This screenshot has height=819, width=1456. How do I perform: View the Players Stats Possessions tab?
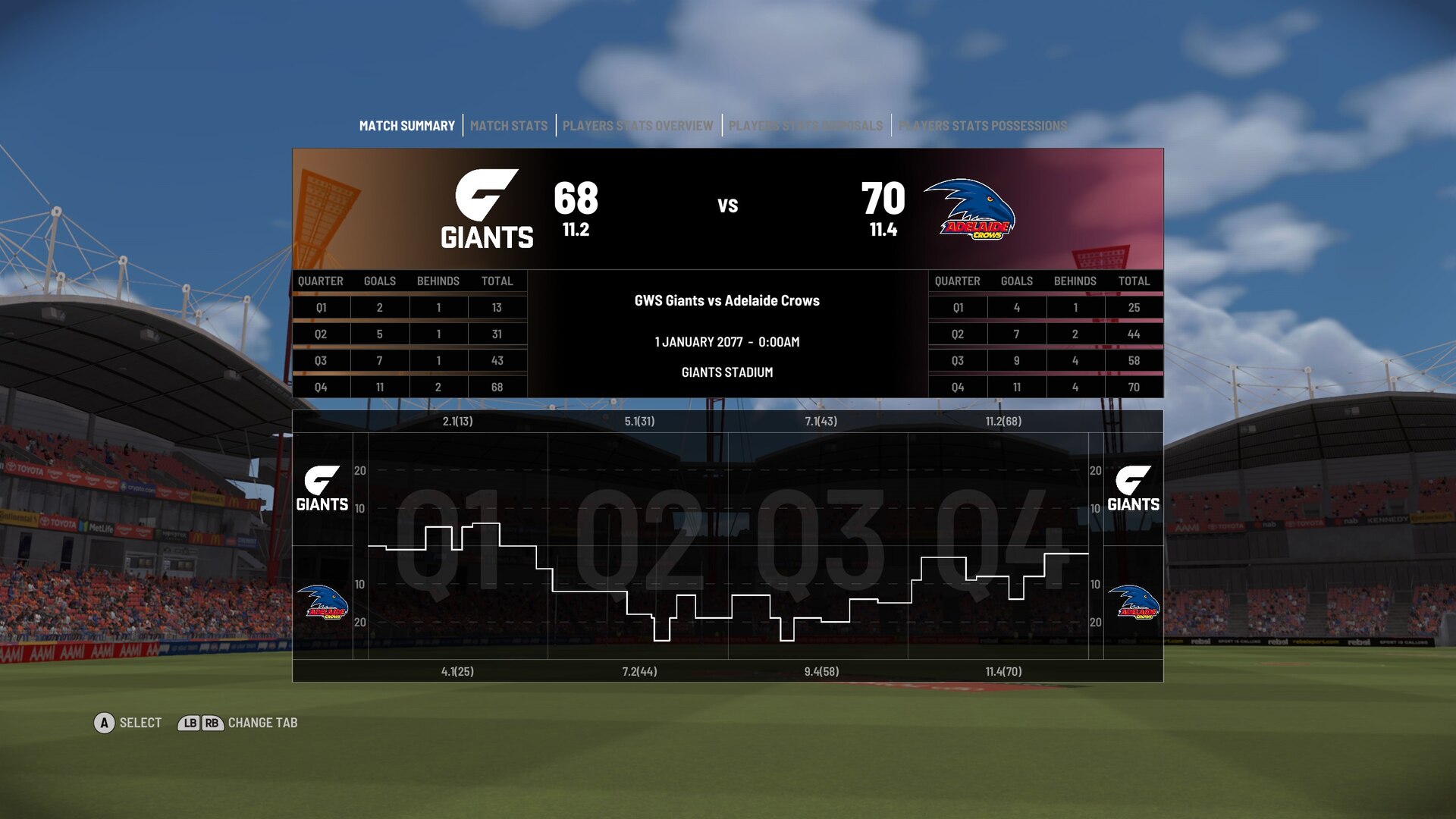click(x=982, y=126)
